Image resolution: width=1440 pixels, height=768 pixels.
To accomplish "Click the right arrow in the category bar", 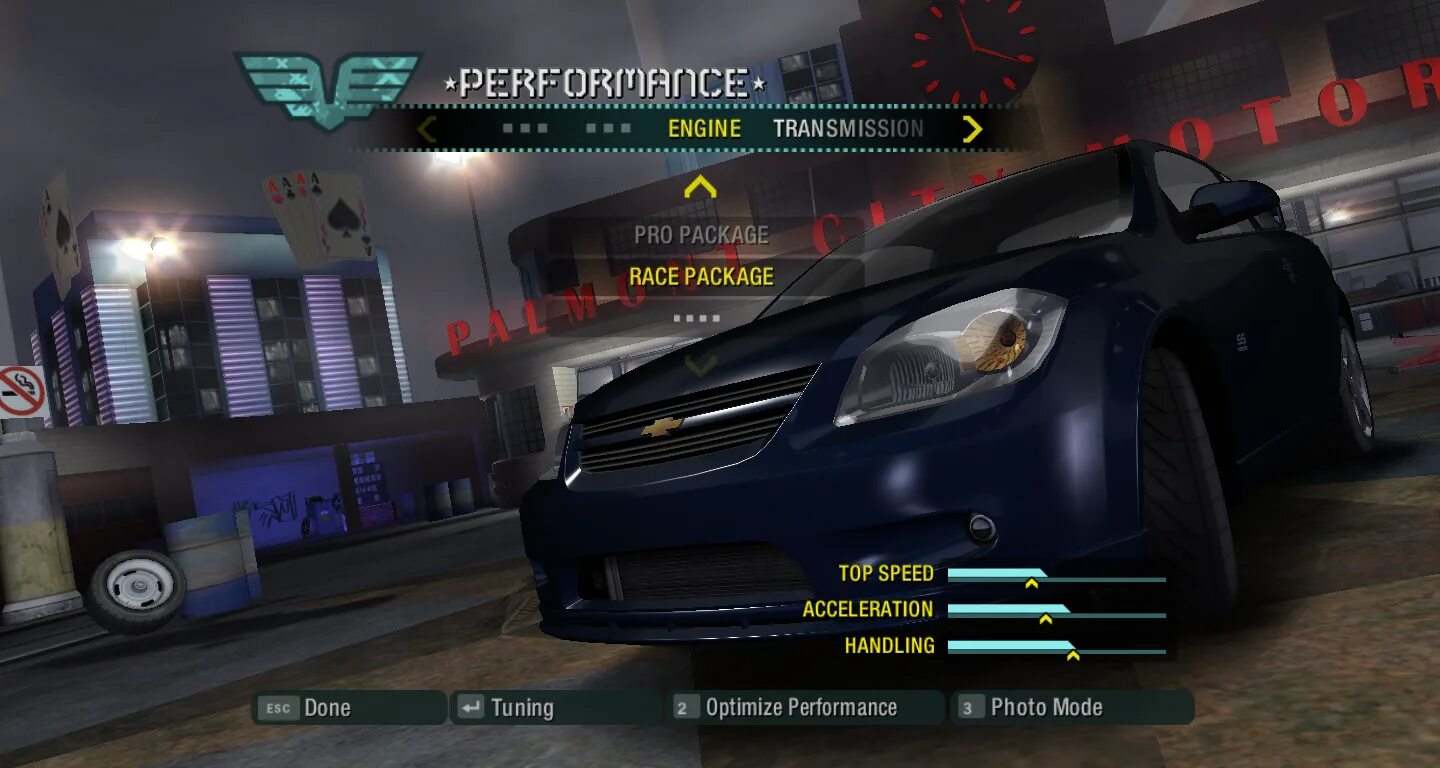I will point(972,129).
